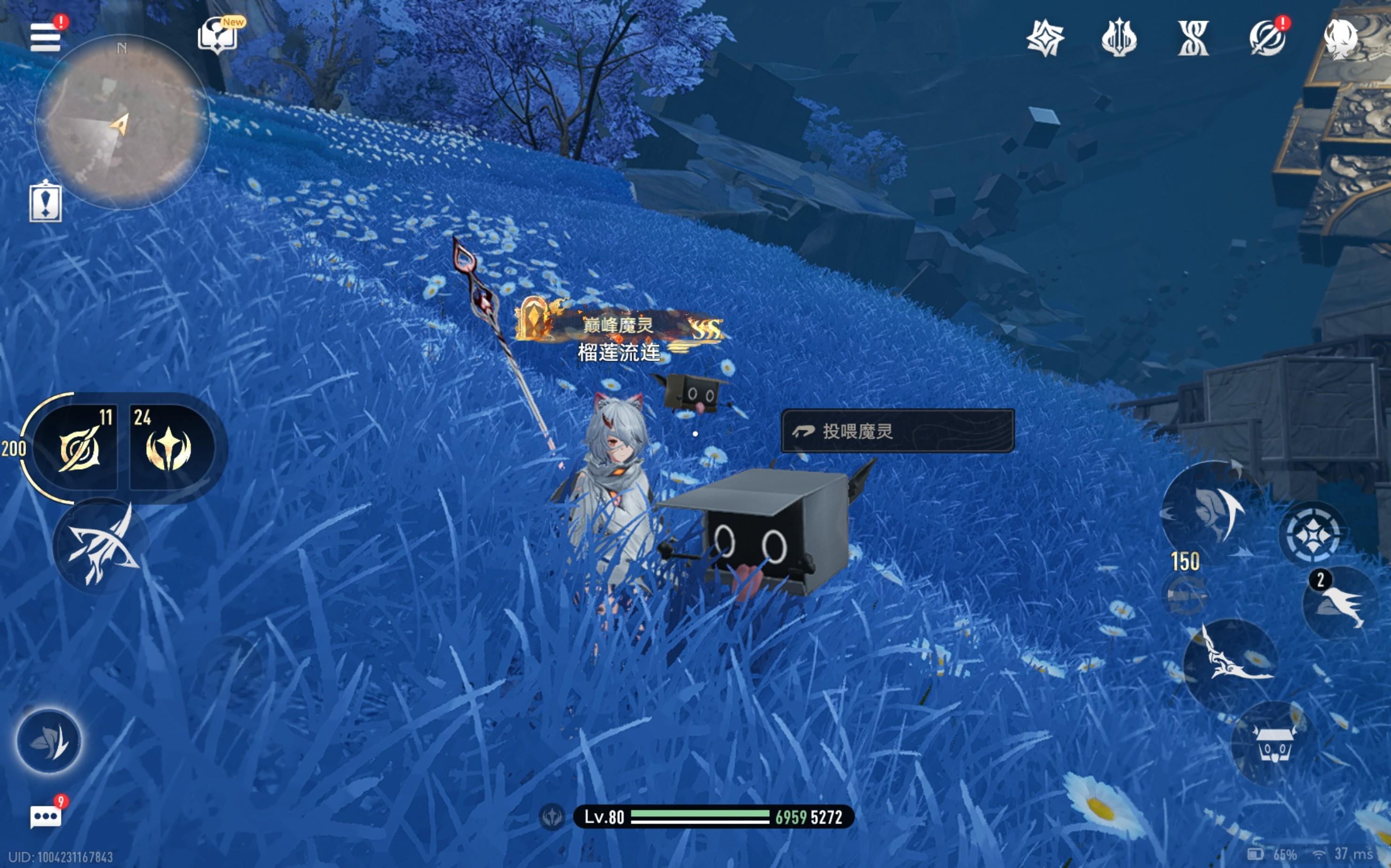Open the hamburger main menu
This screenshot has width=1391, height=868.
pyautogui.click(x=46, y=37)
